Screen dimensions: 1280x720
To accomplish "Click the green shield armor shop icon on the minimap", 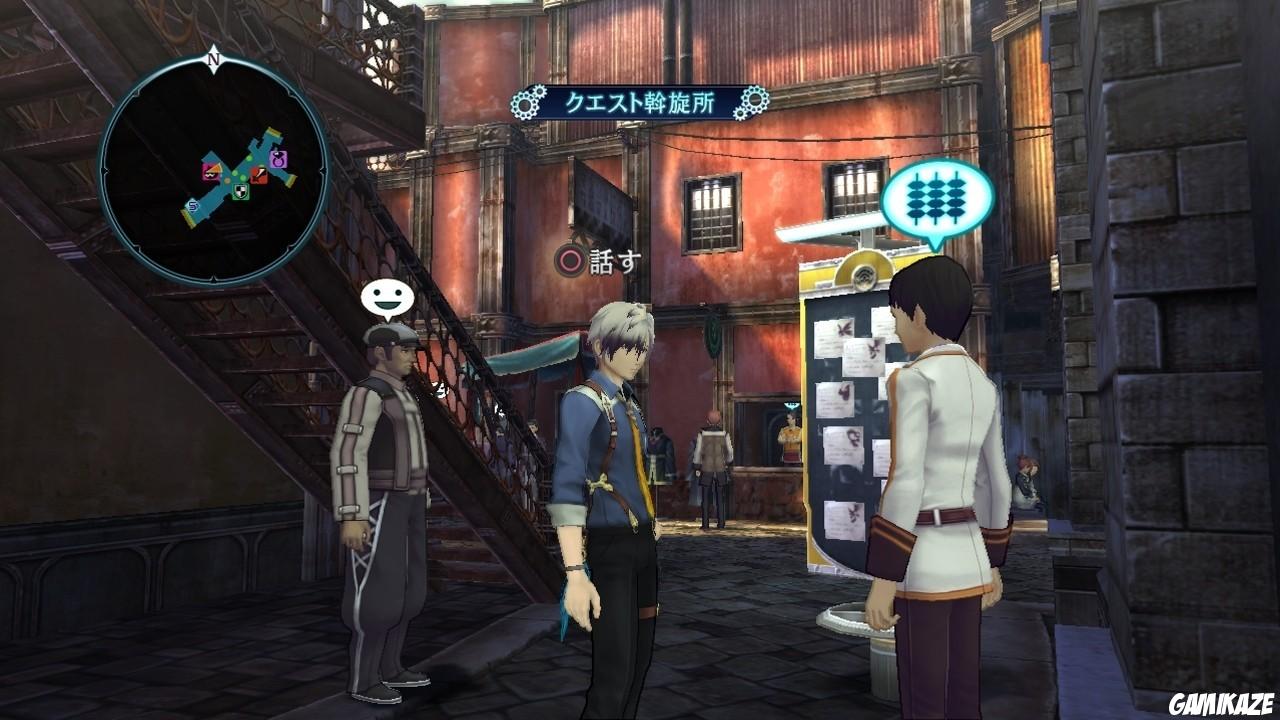I will 240,192.
